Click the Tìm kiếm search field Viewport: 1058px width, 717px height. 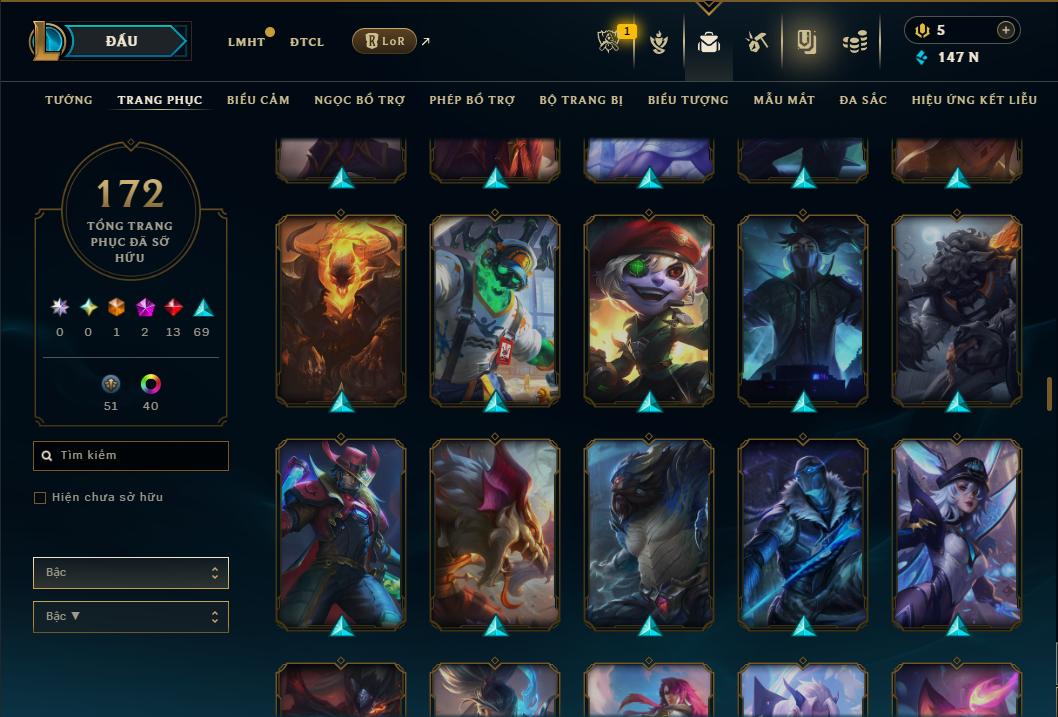pos(131,456)
